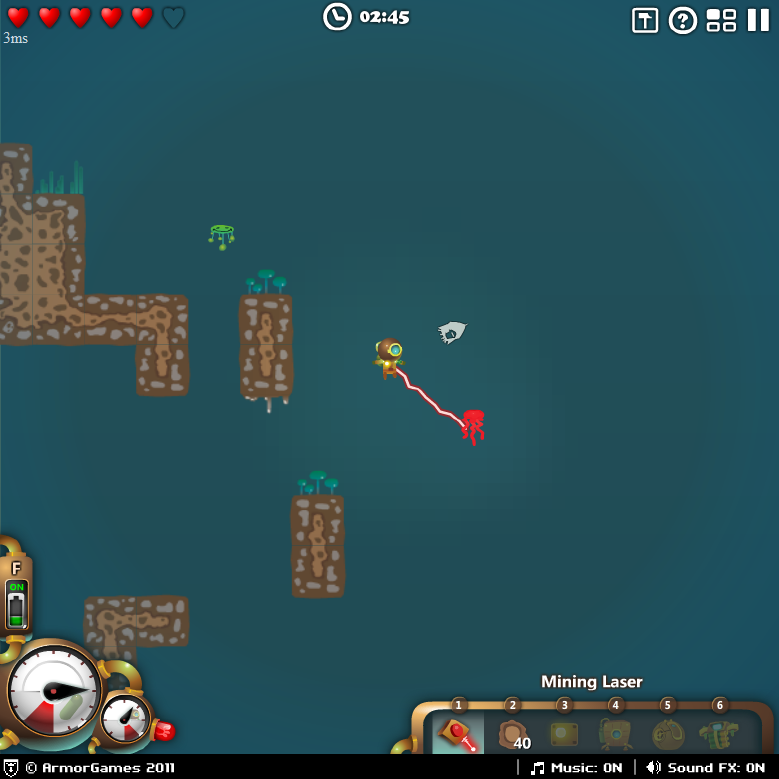Viewport: 779px width, 779px height.
Task: Select the Mining Laser tool slot
Action: pyautogui.click(x=459, y=735)
